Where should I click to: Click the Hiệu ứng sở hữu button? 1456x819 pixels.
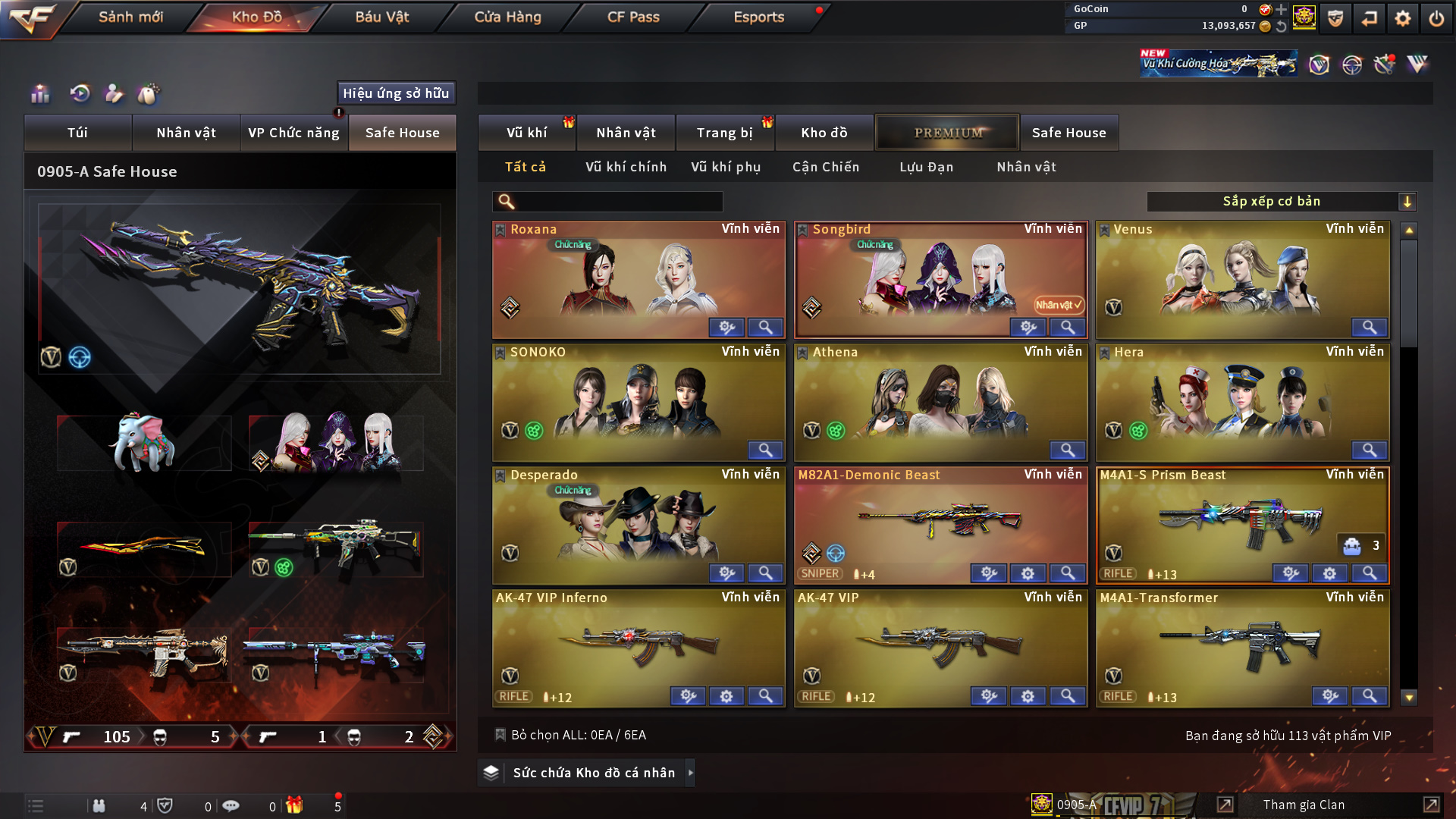pos(396,93)
